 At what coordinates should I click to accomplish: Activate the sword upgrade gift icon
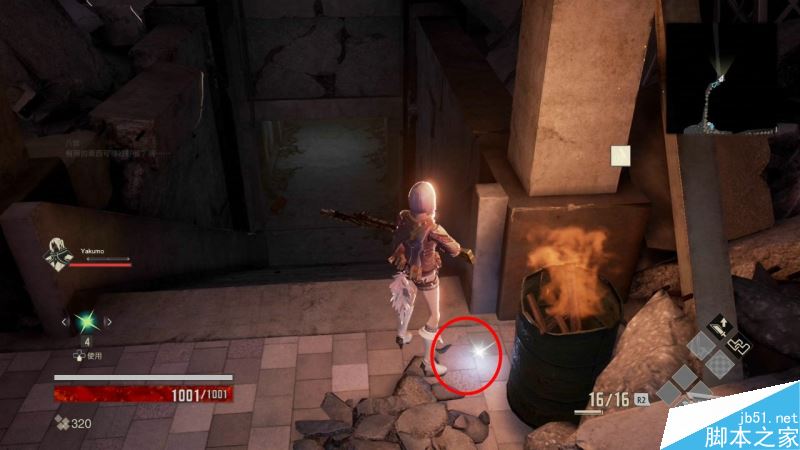click(x=720, y=325)
